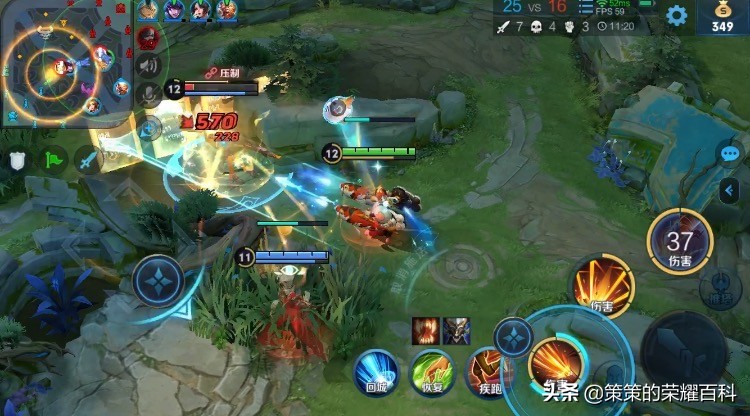Viewport: 750px width, 416px height.
Task: Expand the side arrow panel
Action: click(730, 190)
